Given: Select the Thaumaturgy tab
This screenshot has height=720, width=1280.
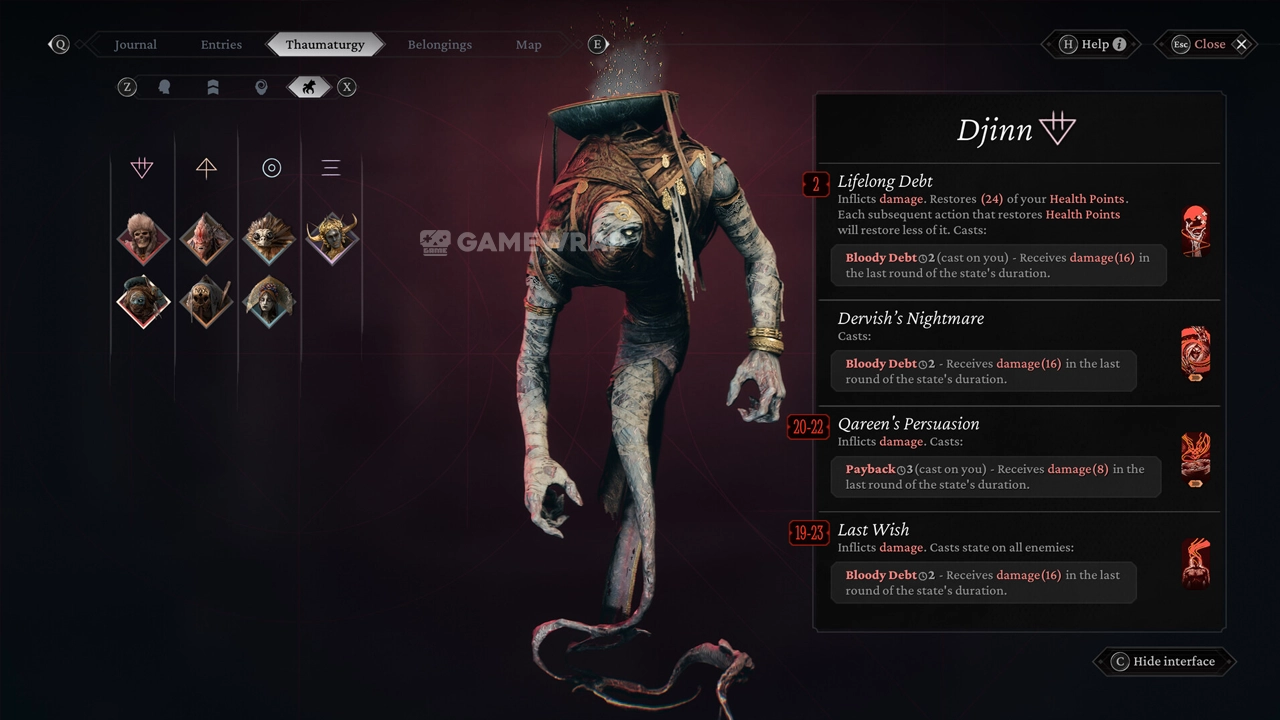Looking at the screenshot, I should pyautogui.click(x=323, y=44).
